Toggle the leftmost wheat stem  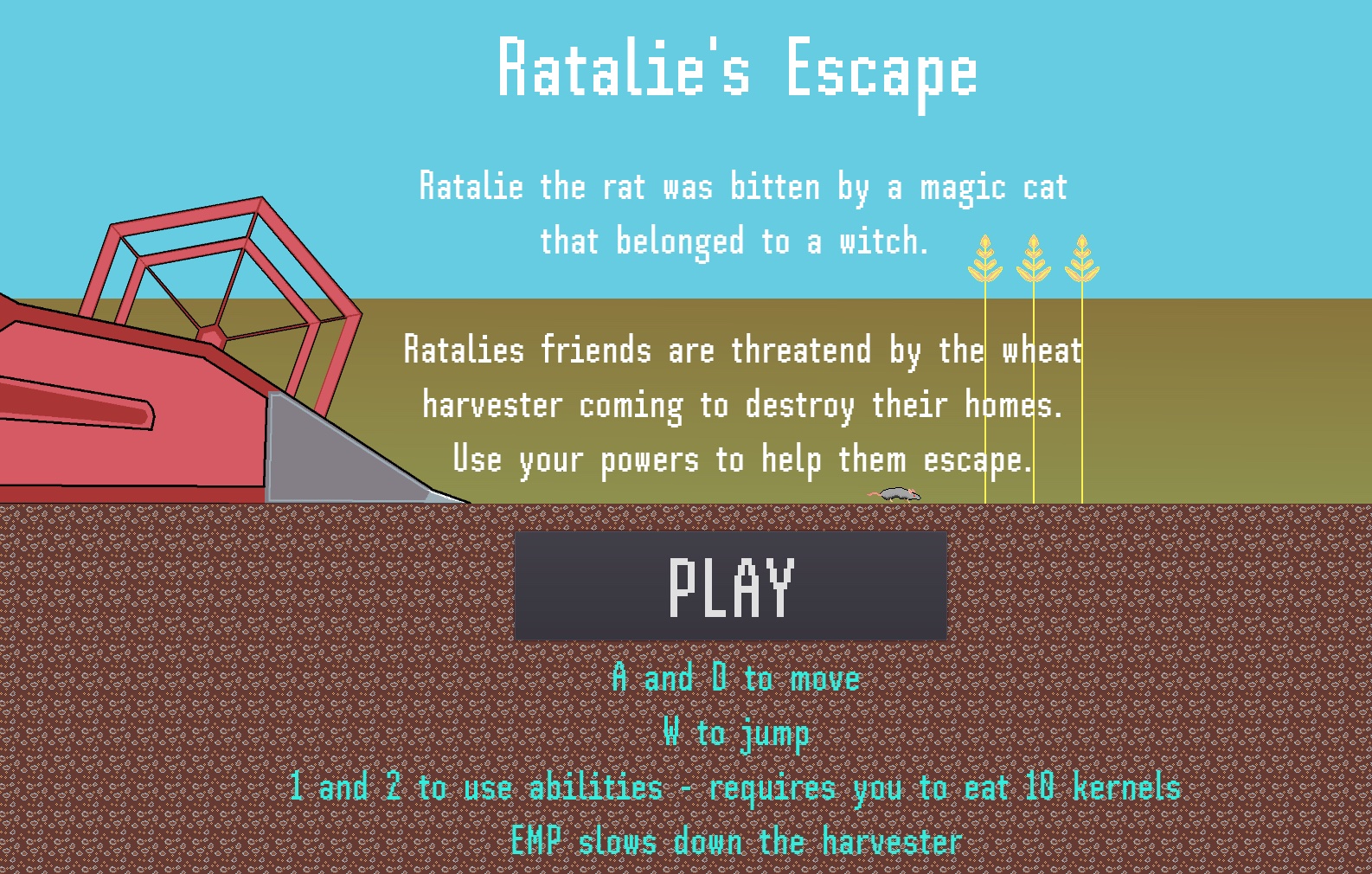coord(985,389)
